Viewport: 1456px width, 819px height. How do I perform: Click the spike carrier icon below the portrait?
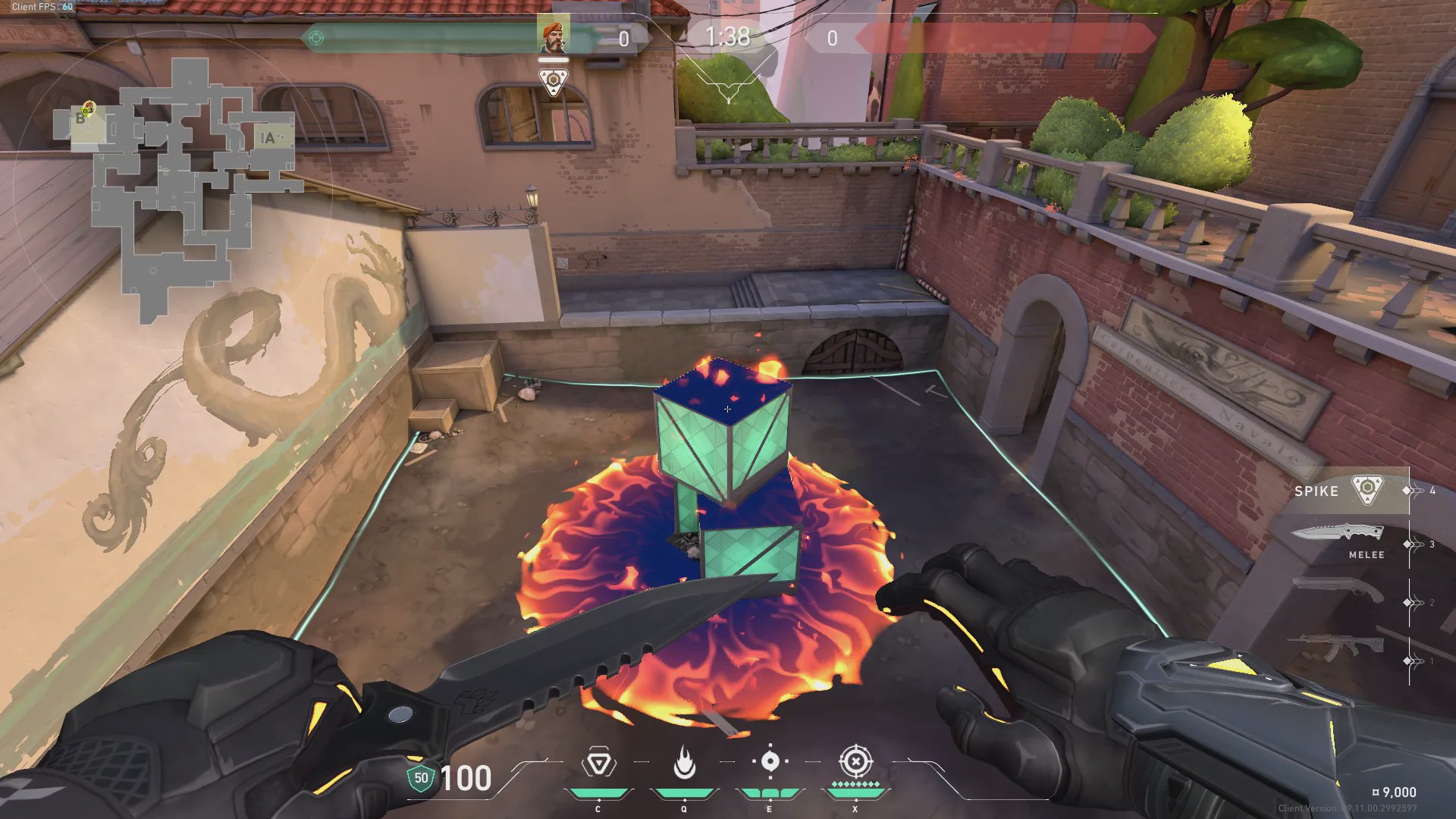554,81
